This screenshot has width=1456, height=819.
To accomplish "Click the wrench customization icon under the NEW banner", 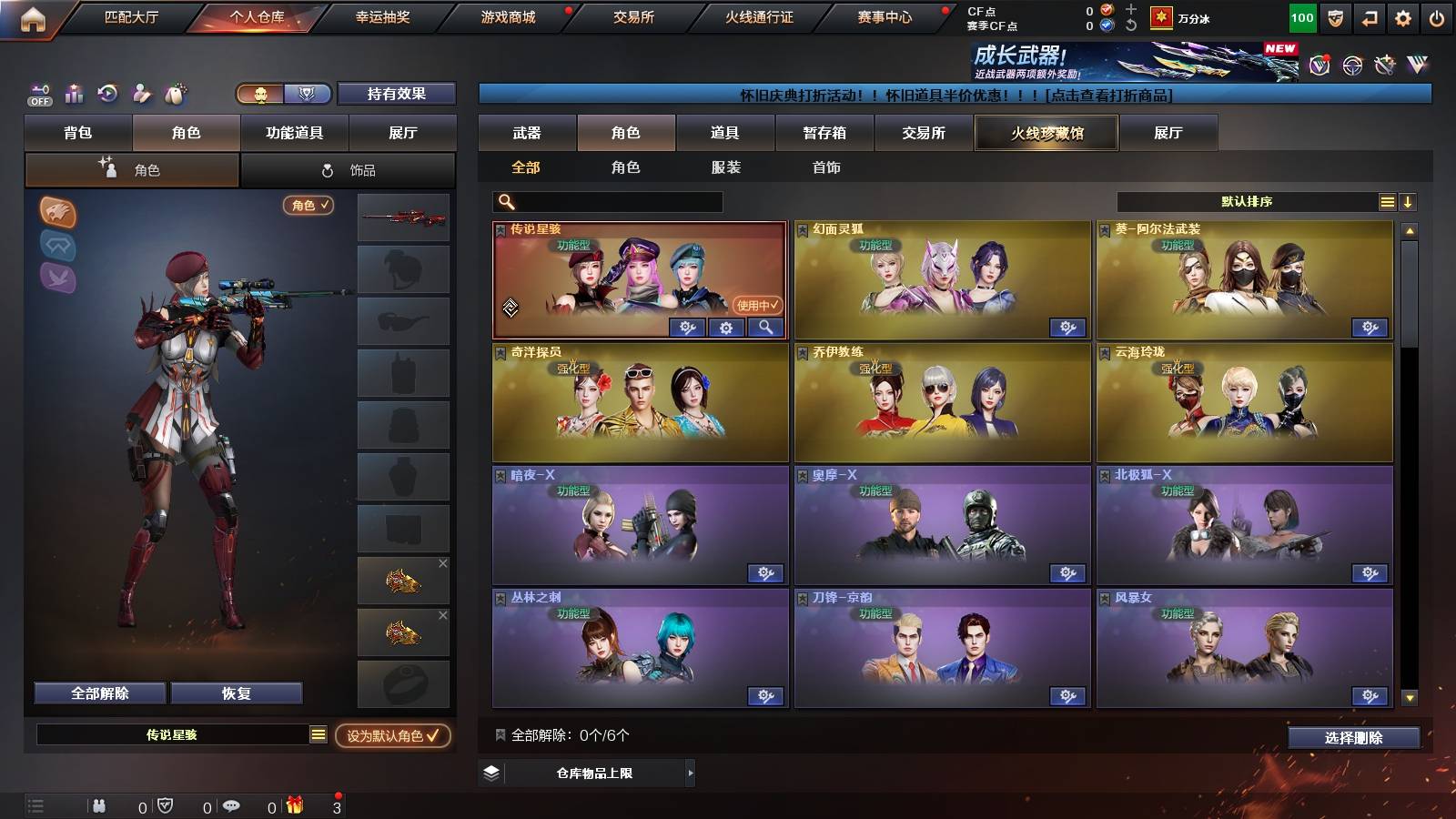I will point(1385,66).
